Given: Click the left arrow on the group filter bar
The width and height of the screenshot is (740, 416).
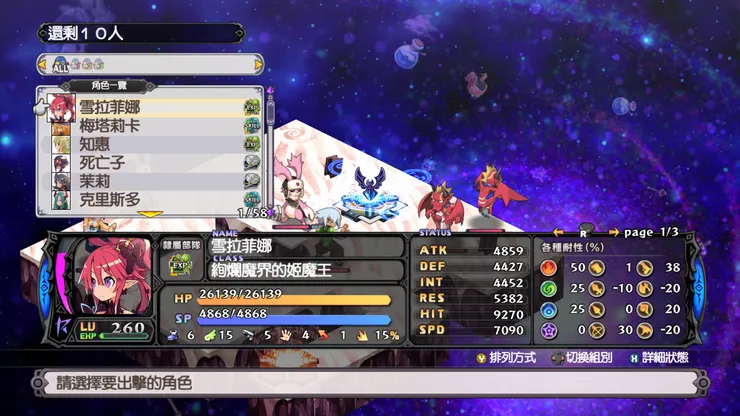Looking at the screenshot, I should tap(43, 66).
